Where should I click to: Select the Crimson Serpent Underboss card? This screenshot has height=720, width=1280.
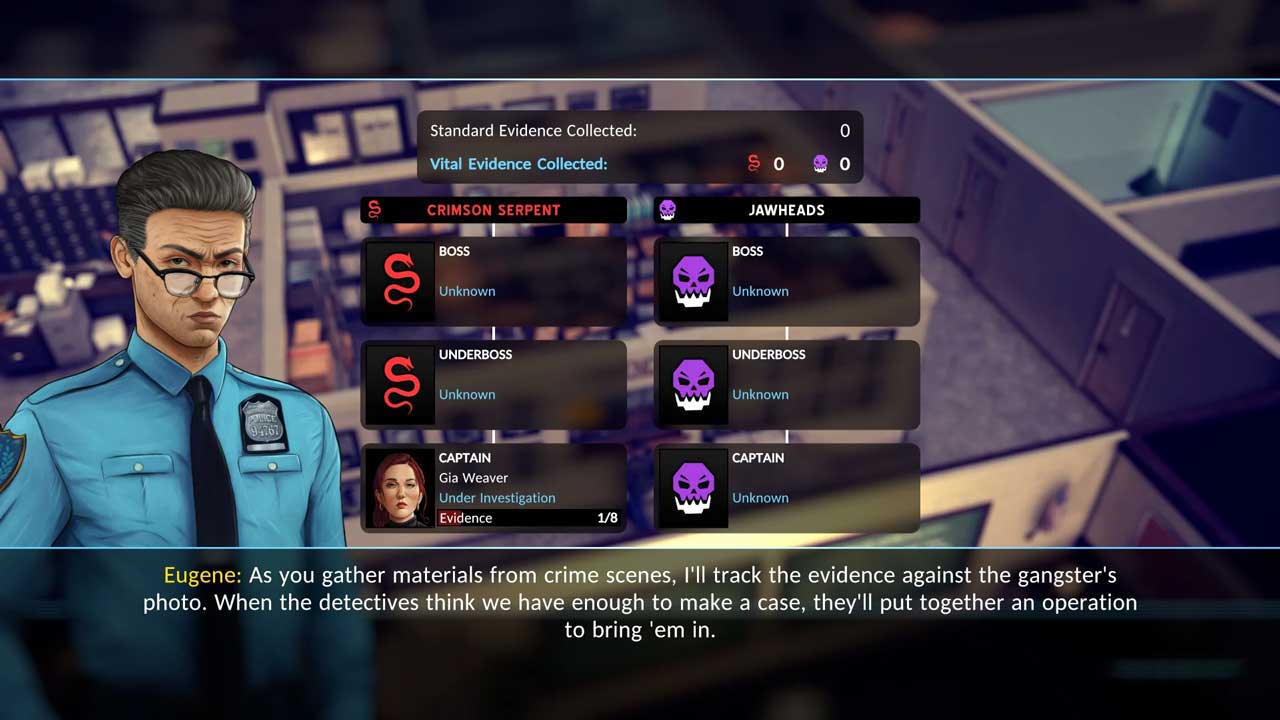pos(494,384)
